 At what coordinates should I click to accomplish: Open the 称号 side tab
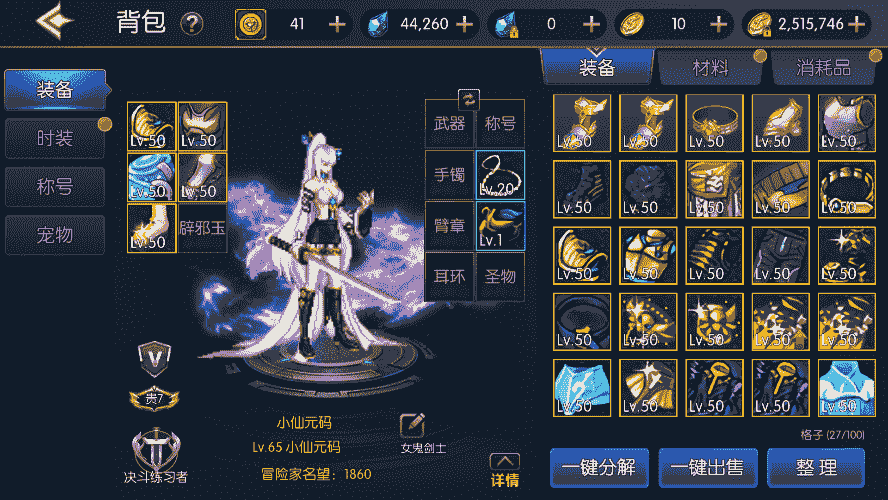coord(55,186)
